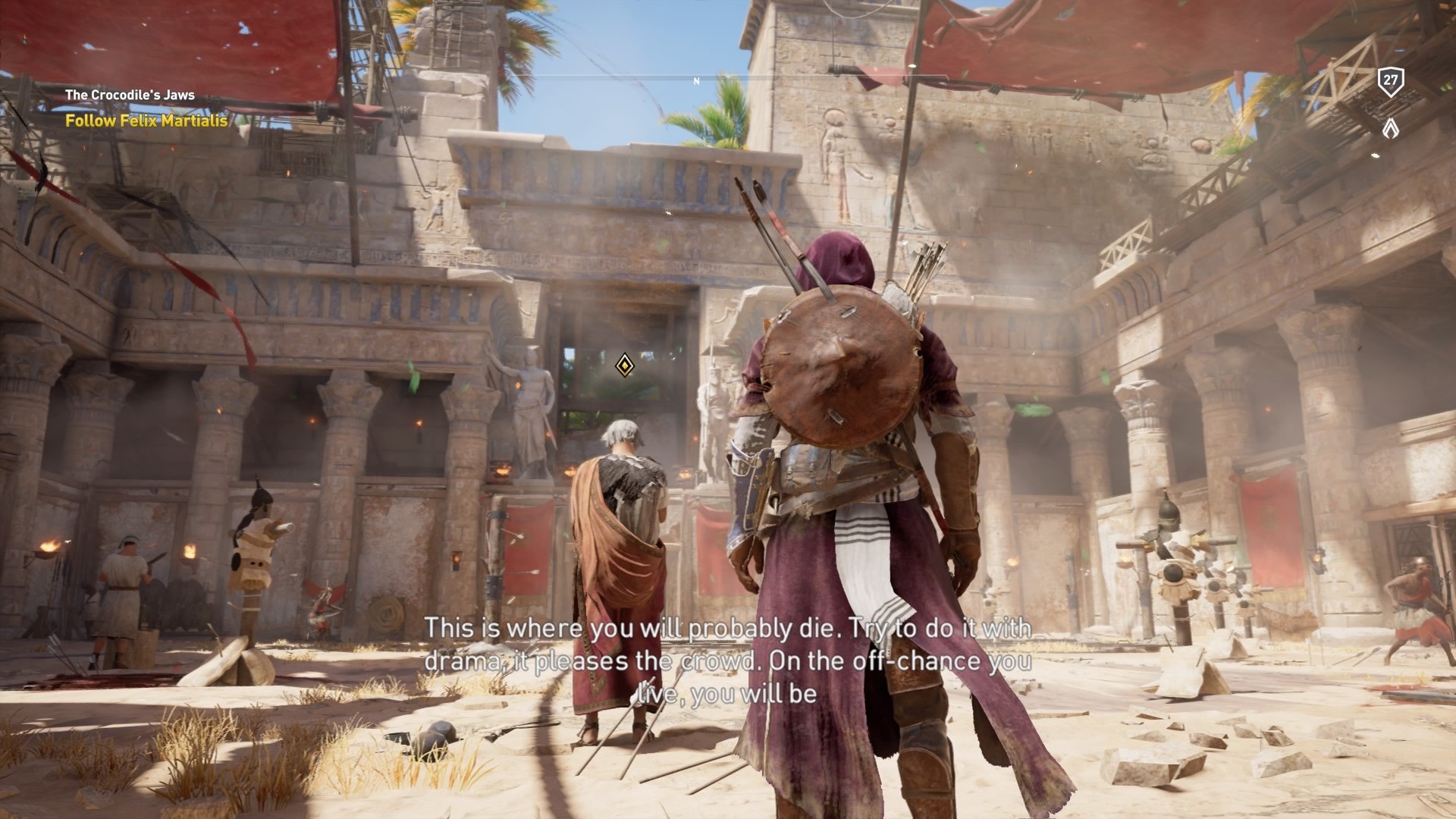Expand the objective marker above the doorway
Screen dimensions: 1456x819
[624, 366]
